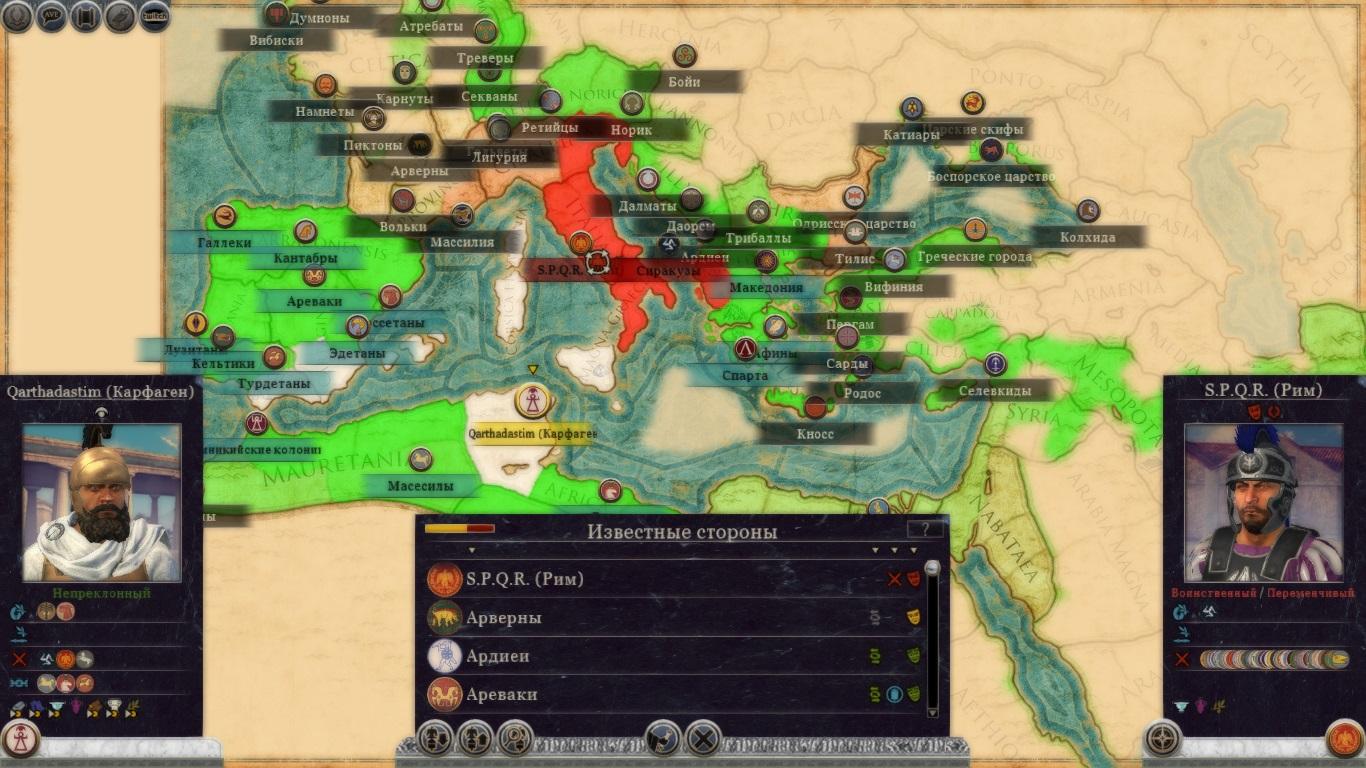Close diplomacy with the X button
Image resolution: width=1366 pixels, height=768 pixels.
704,739
